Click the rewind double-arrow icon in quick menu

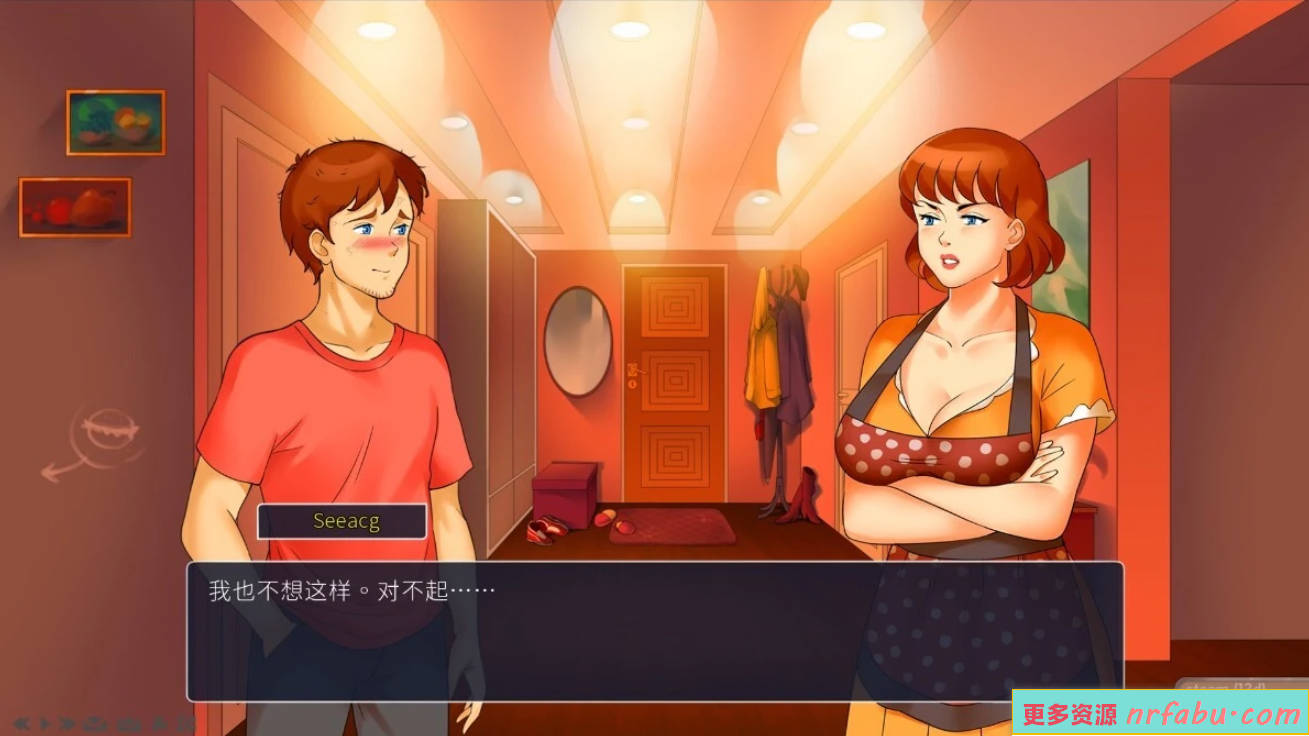pyautogui.click(x=21, y=723)
